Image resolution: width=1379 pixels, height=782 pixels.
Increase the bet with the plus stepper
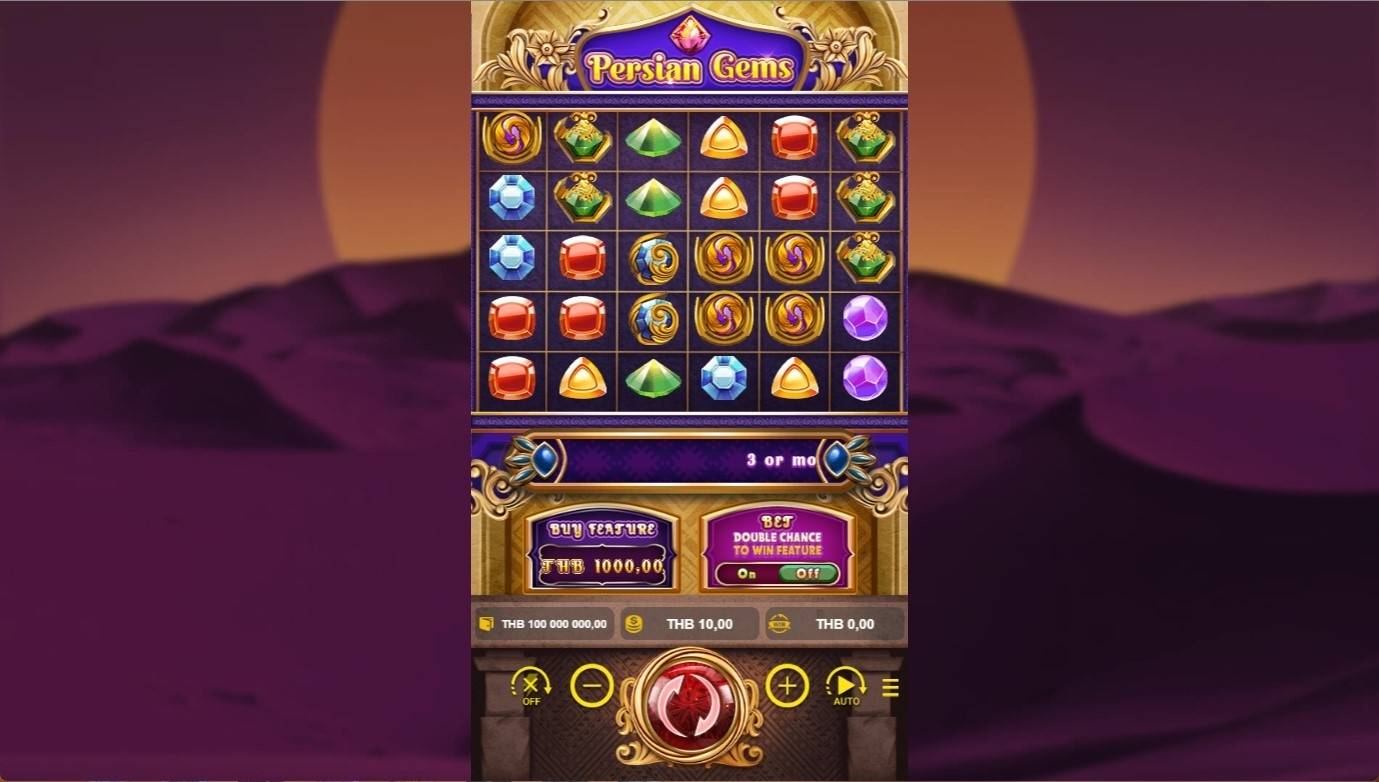(x=788, y=687)
